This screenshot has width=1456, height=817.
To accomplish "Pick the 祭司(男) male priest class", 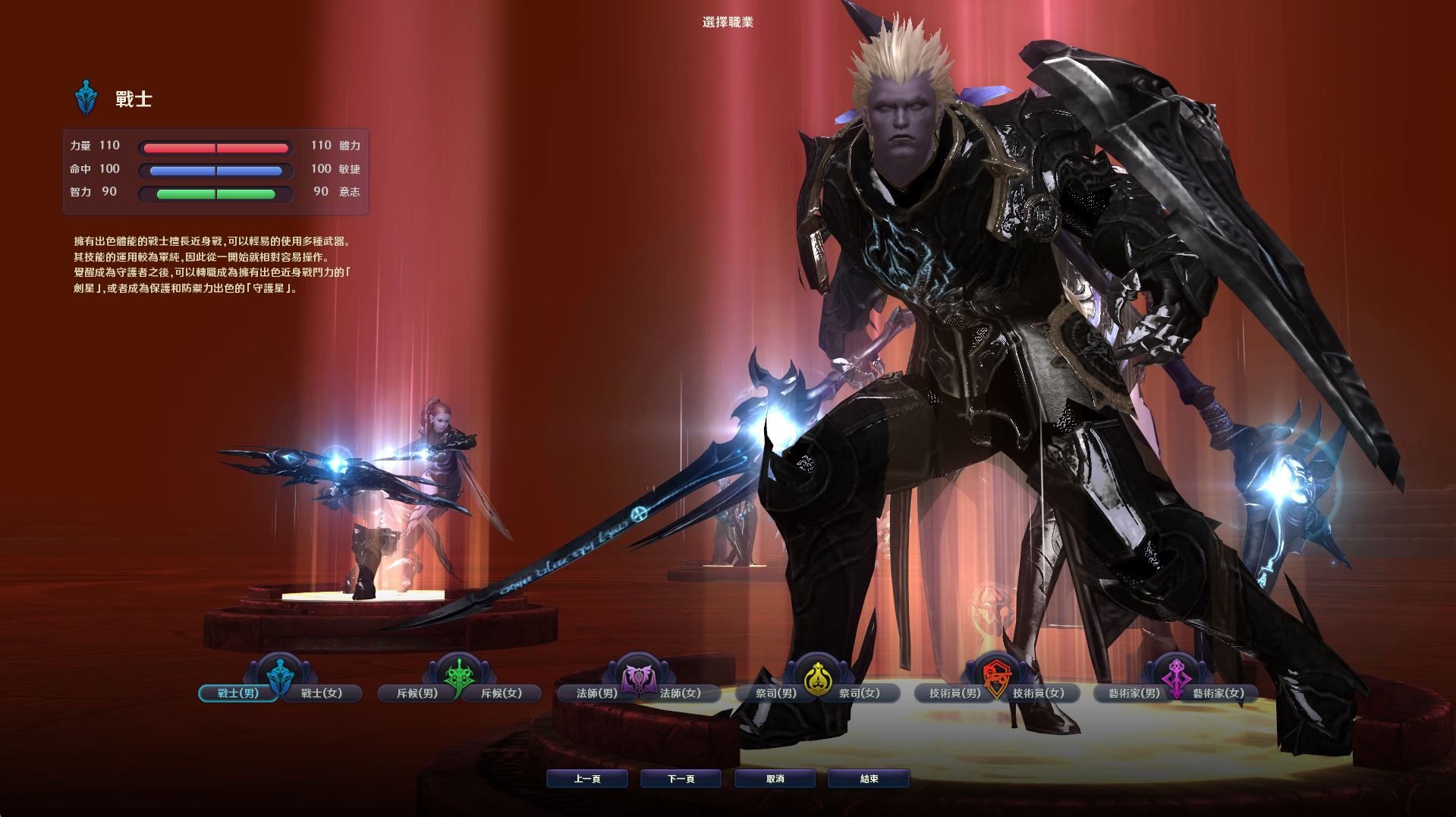I will coord(776,693).
